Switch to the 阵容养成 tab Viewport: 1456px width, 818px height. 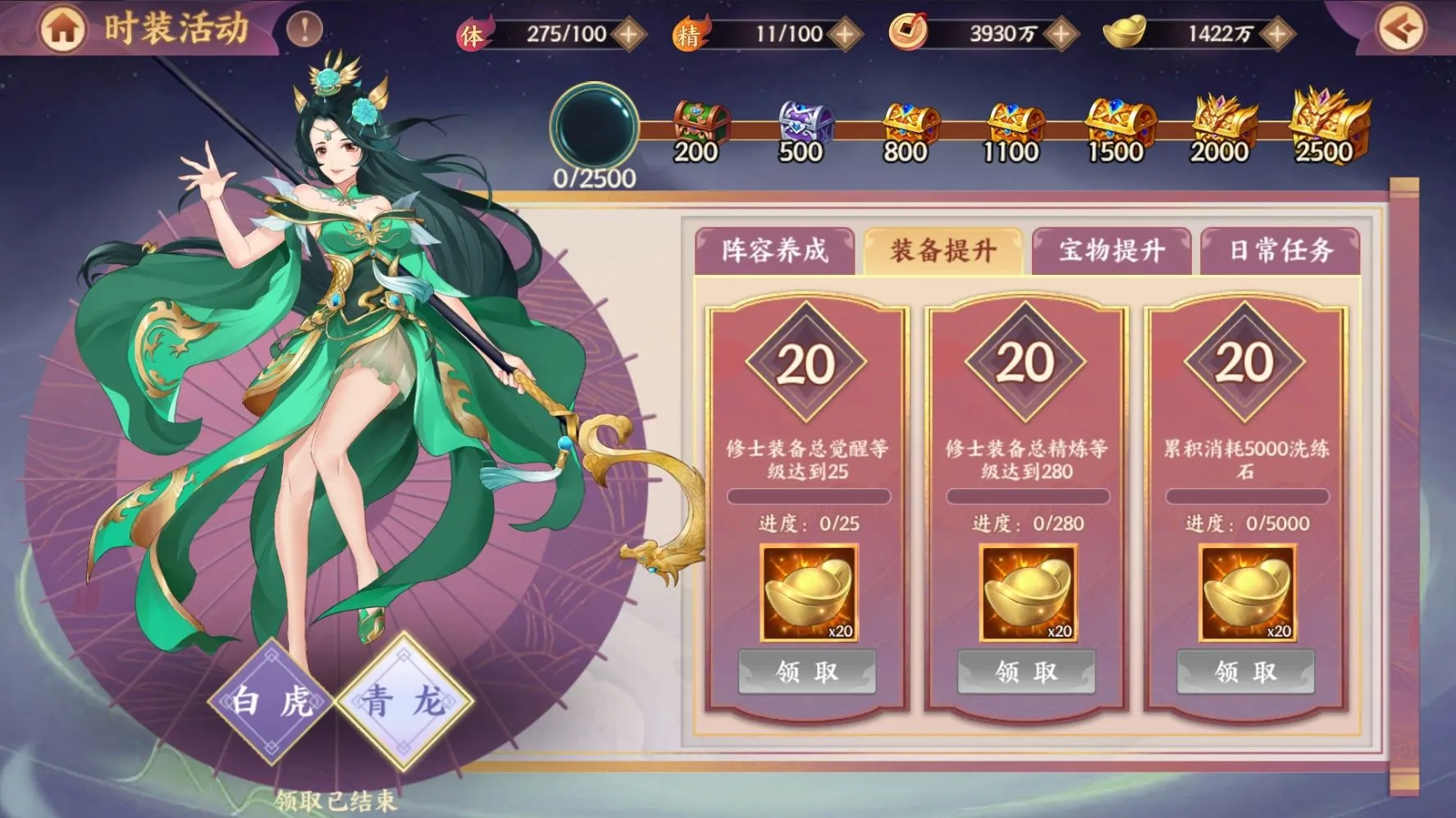[775, 250]
